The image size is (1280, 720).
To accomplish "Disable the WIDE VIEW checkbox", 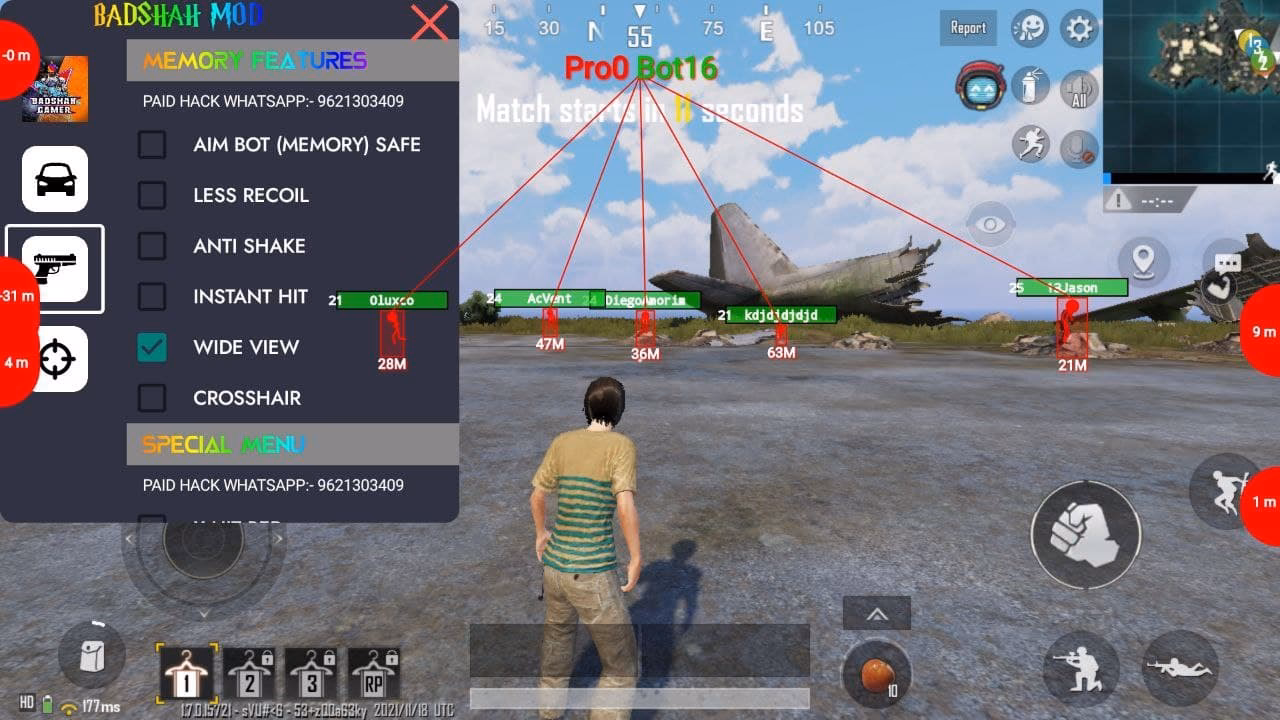I will (152, 347).
